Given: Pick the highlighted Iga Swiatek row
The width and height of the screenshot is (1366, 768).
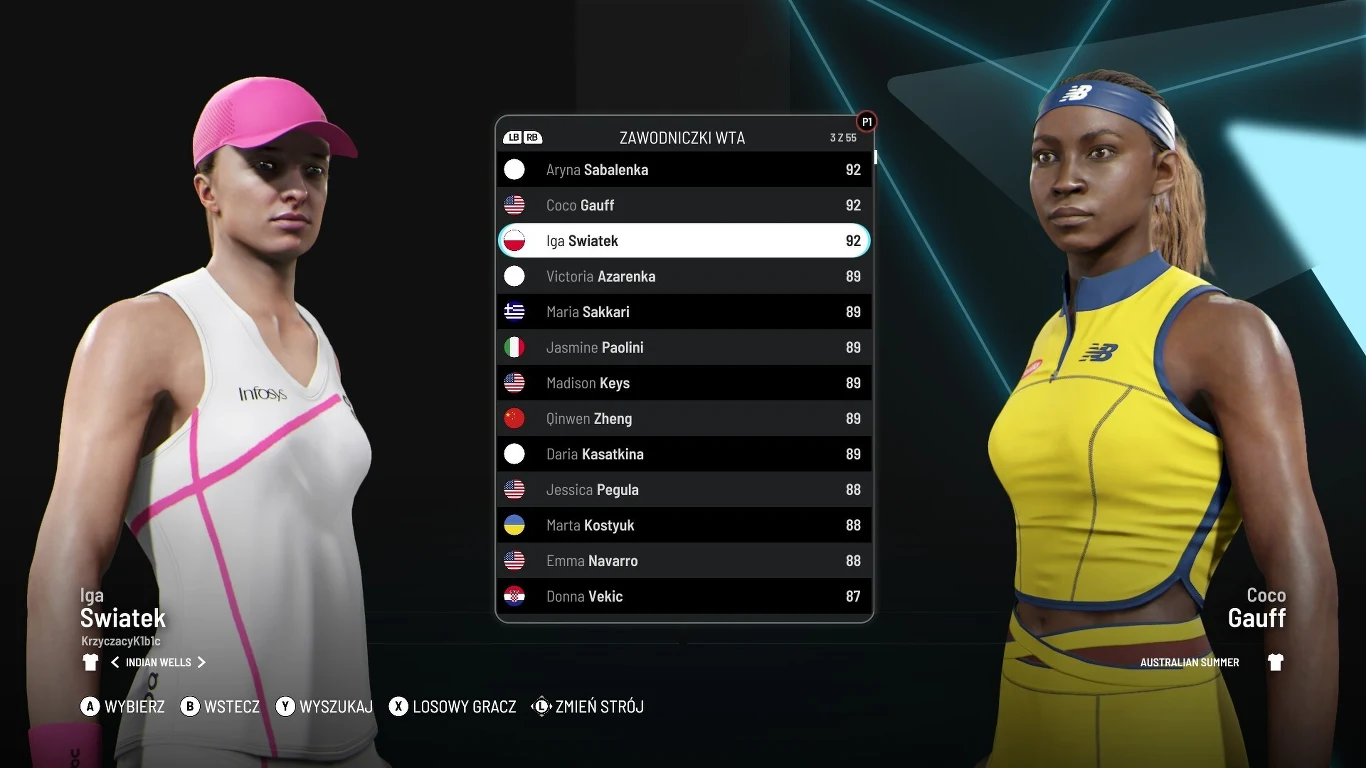Looking at the screenshot, I should [x=684, y=241].
